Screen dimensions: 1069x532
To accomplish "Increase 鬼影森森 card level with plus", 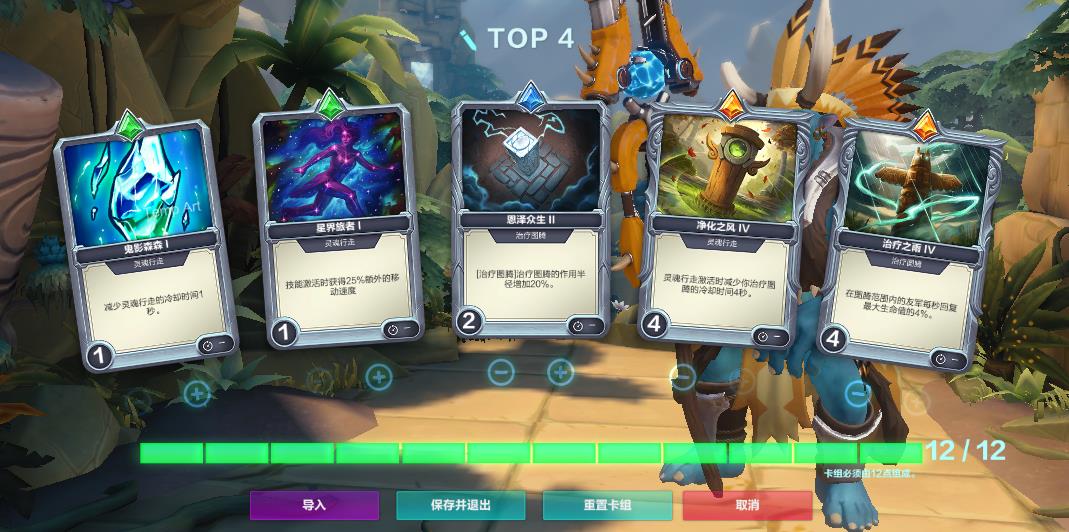I will click(x=198, y=392).
